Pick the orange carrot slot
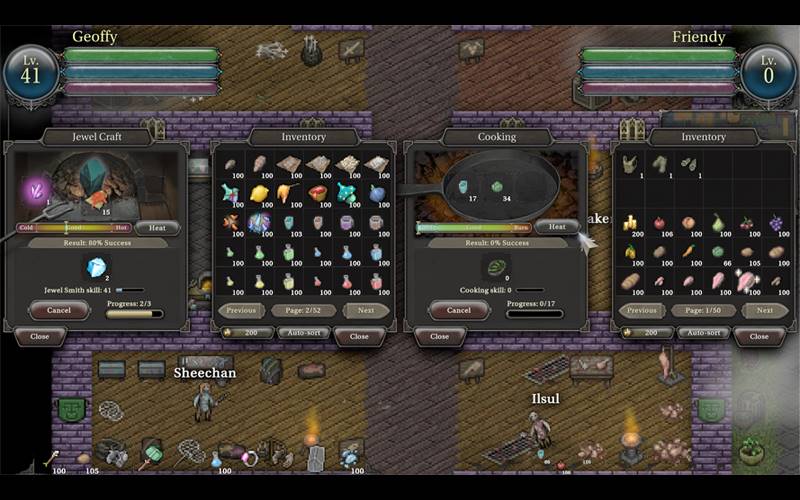Viewport: 800px width, 500px height. [x=689, y=251]
